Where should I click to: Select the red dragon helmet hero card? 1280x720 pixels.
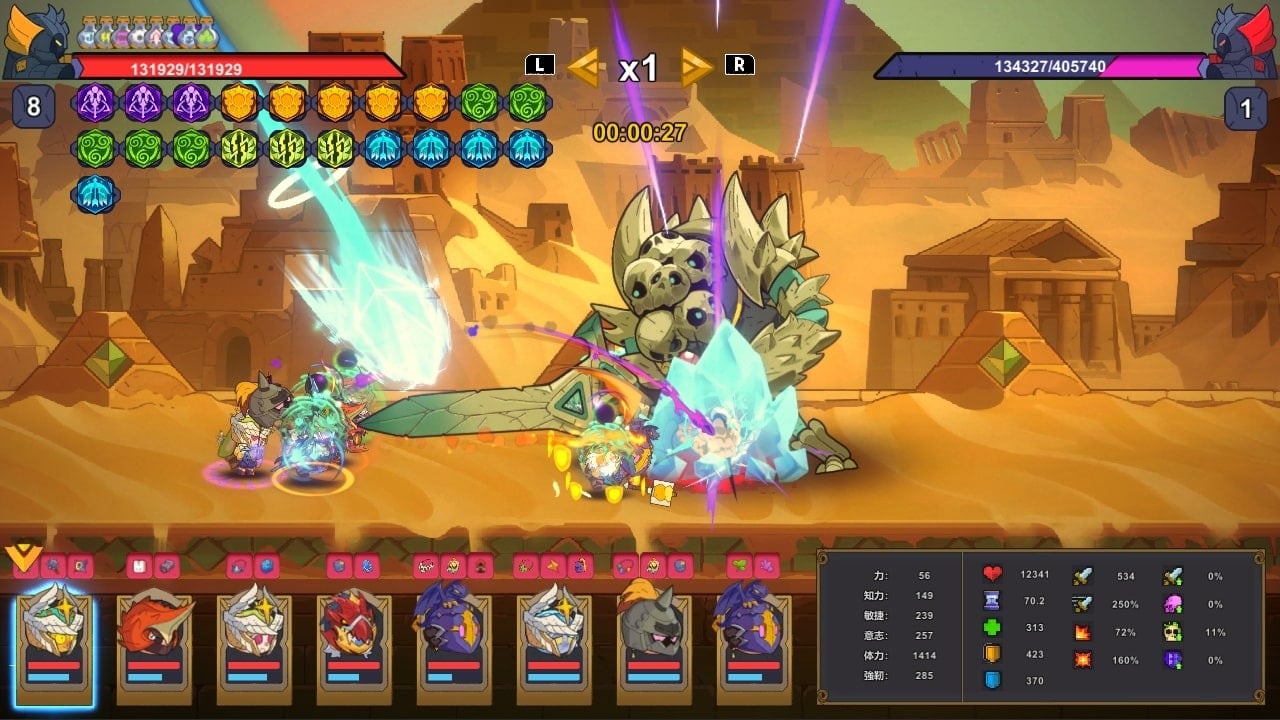354,640
